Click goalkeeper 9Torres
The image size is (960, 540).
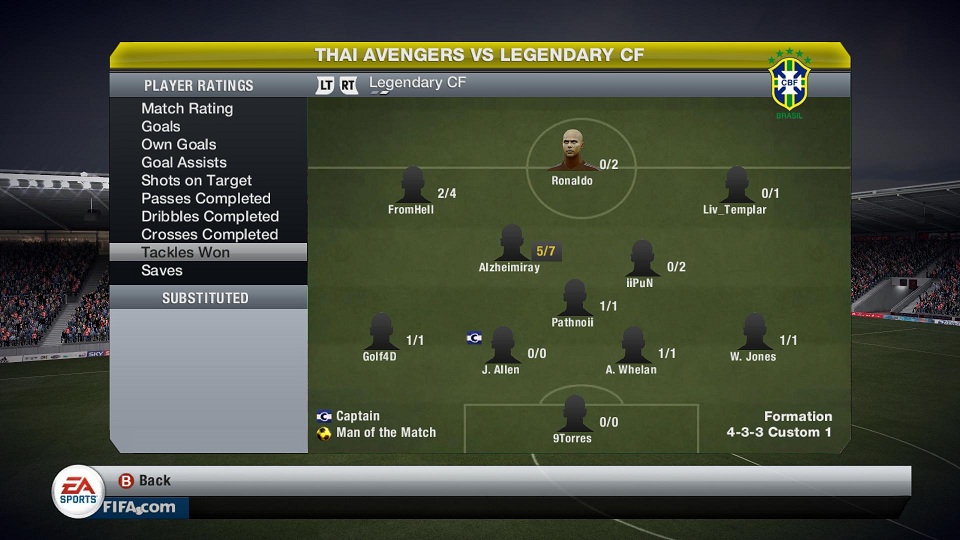[x=573, y=414]
